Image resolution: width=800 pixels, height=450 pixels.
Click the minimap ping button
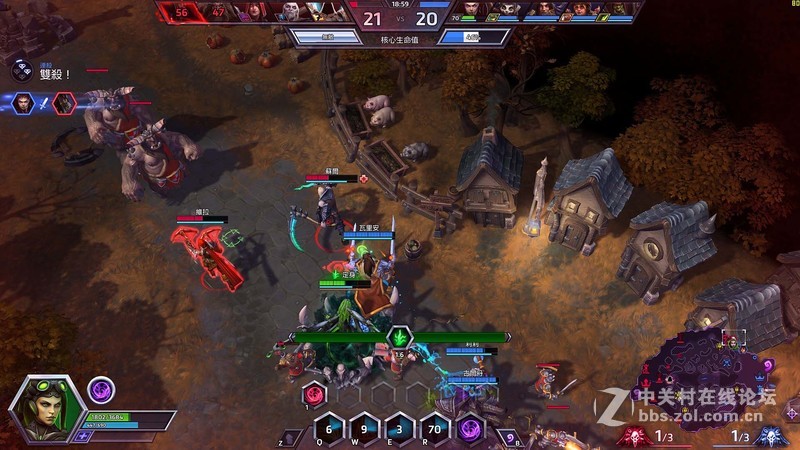tap(790, 412)
